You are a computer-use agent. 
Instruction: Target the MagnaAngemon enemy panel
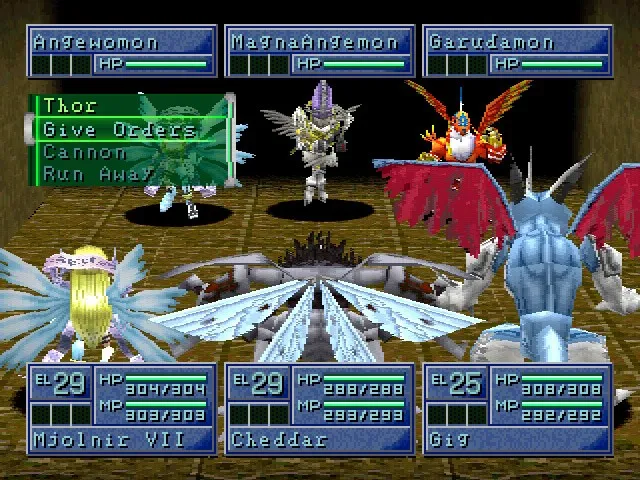tap(319, 52)
